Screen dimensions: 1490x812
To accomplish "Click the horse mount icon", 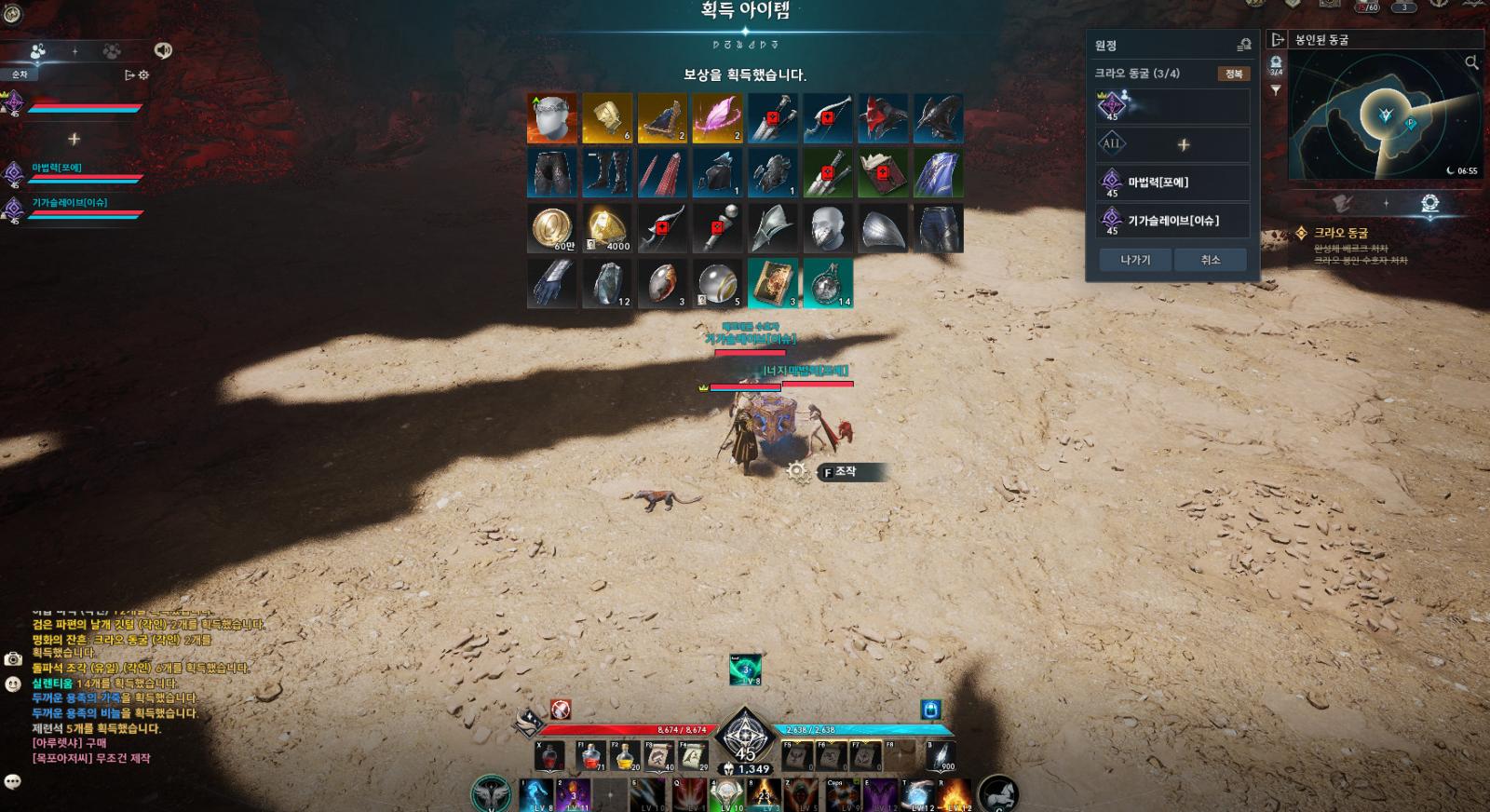I will (x=998, y=795).
